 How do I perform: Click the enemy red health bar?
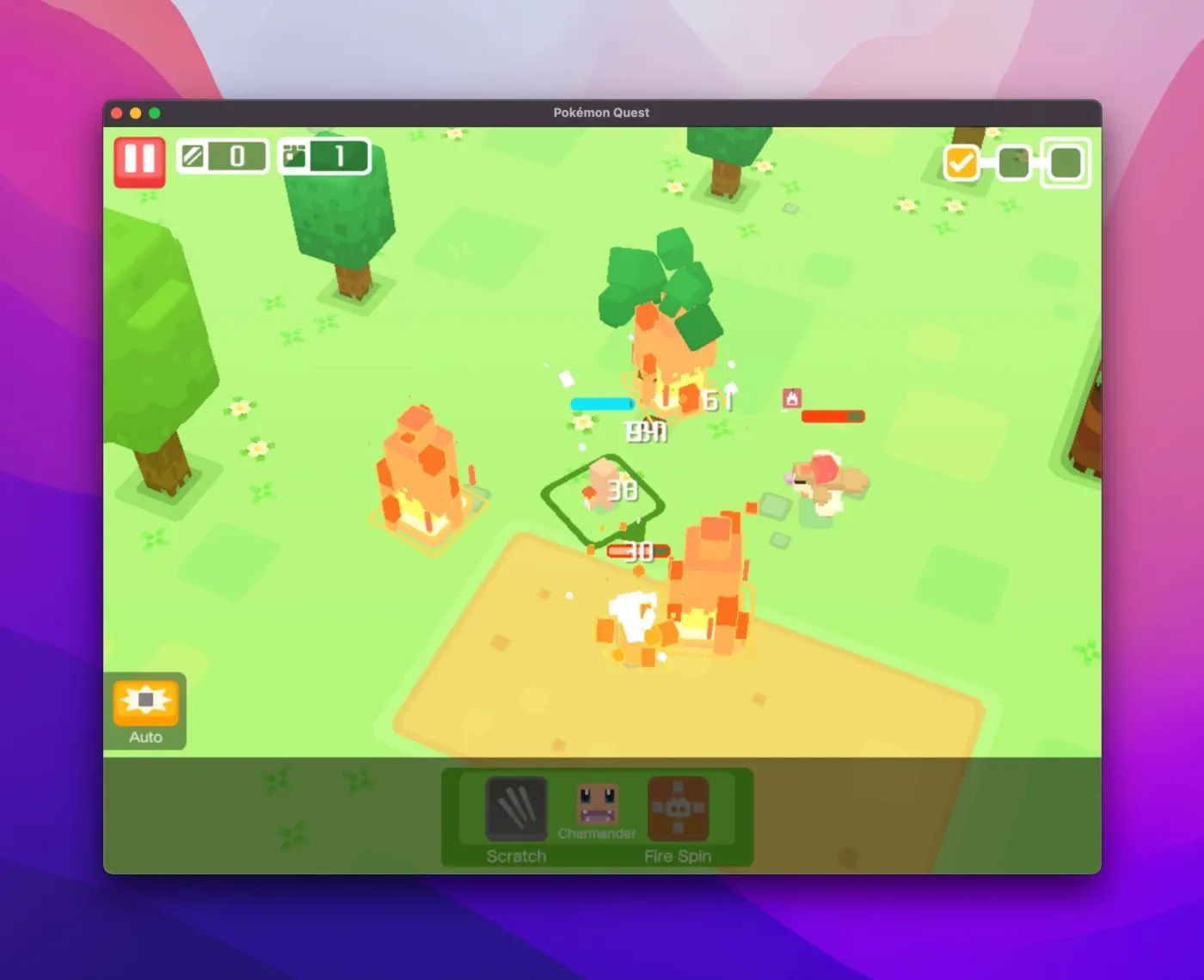(x=834, y=416)
